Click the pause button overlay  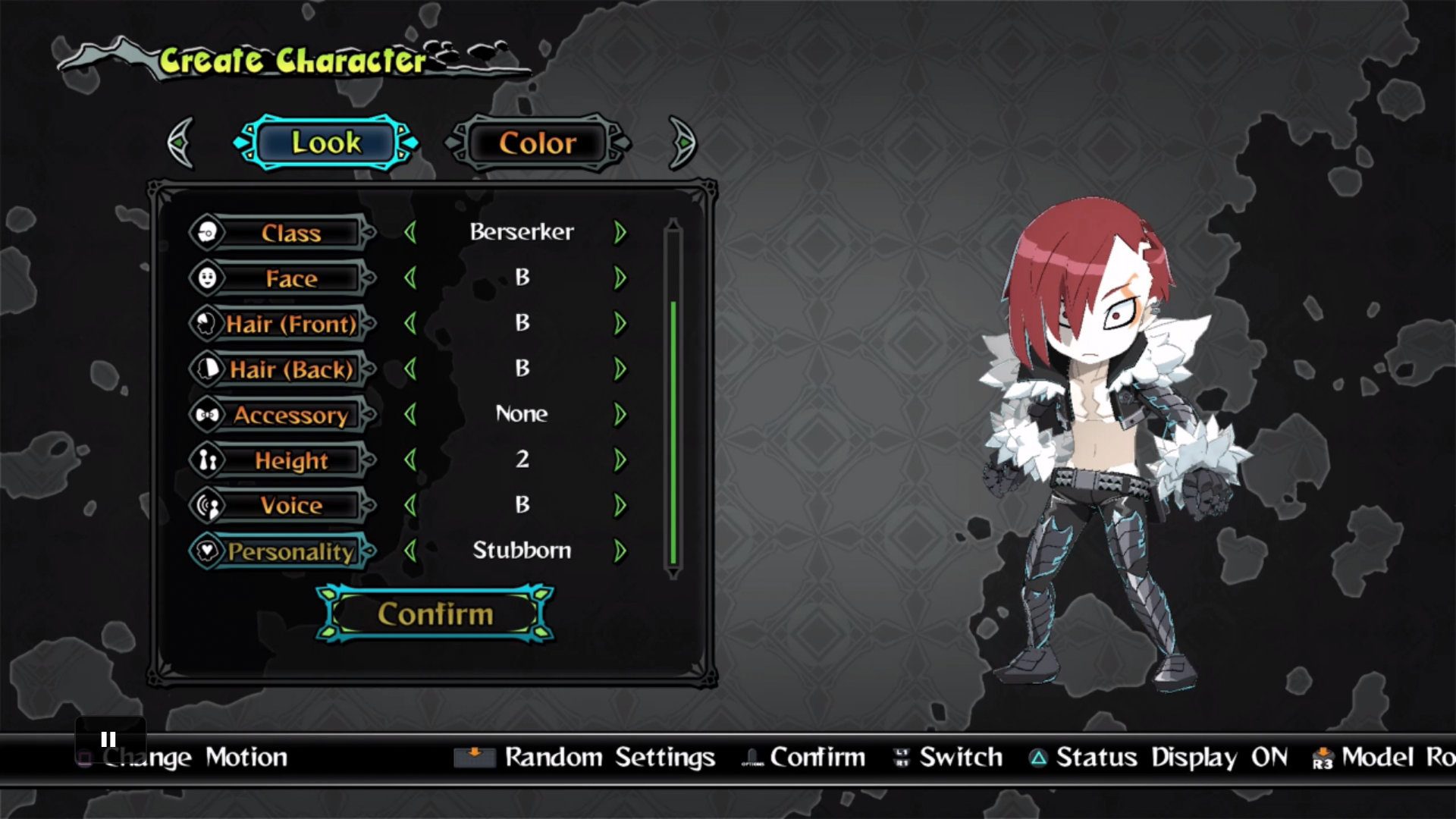108,739
